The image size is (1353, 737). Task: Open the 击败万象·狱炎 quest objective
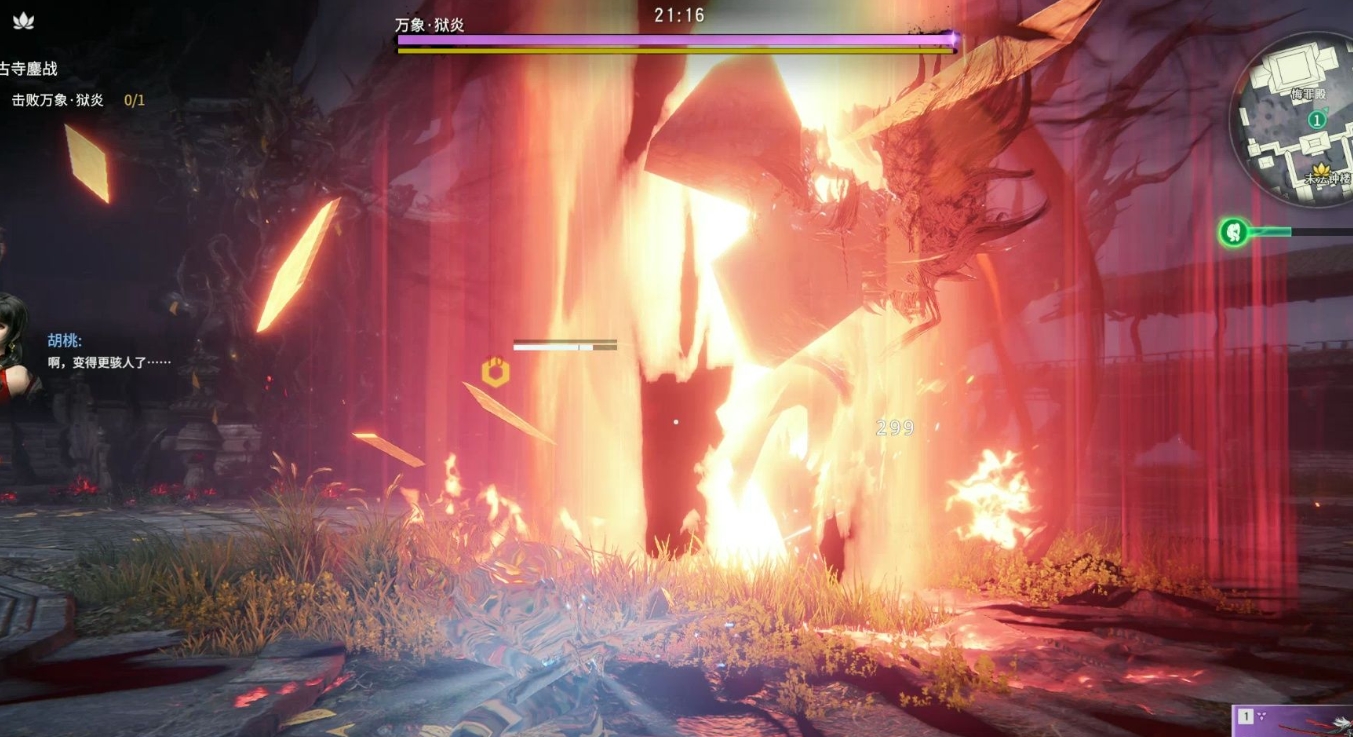pyautogui.click(x=58, y=100)
